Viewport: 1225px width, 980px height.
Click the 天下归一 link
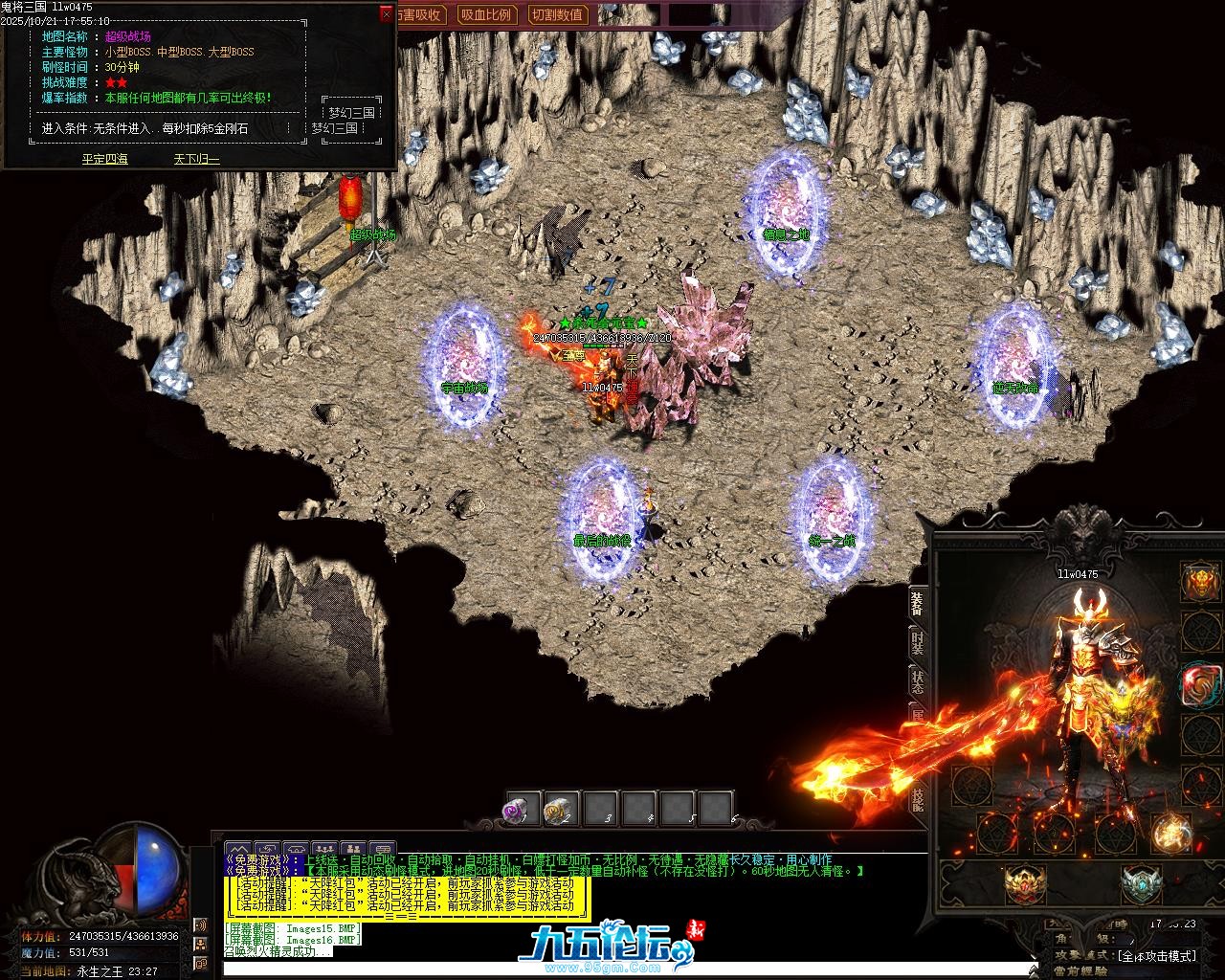tap(196, 159)
